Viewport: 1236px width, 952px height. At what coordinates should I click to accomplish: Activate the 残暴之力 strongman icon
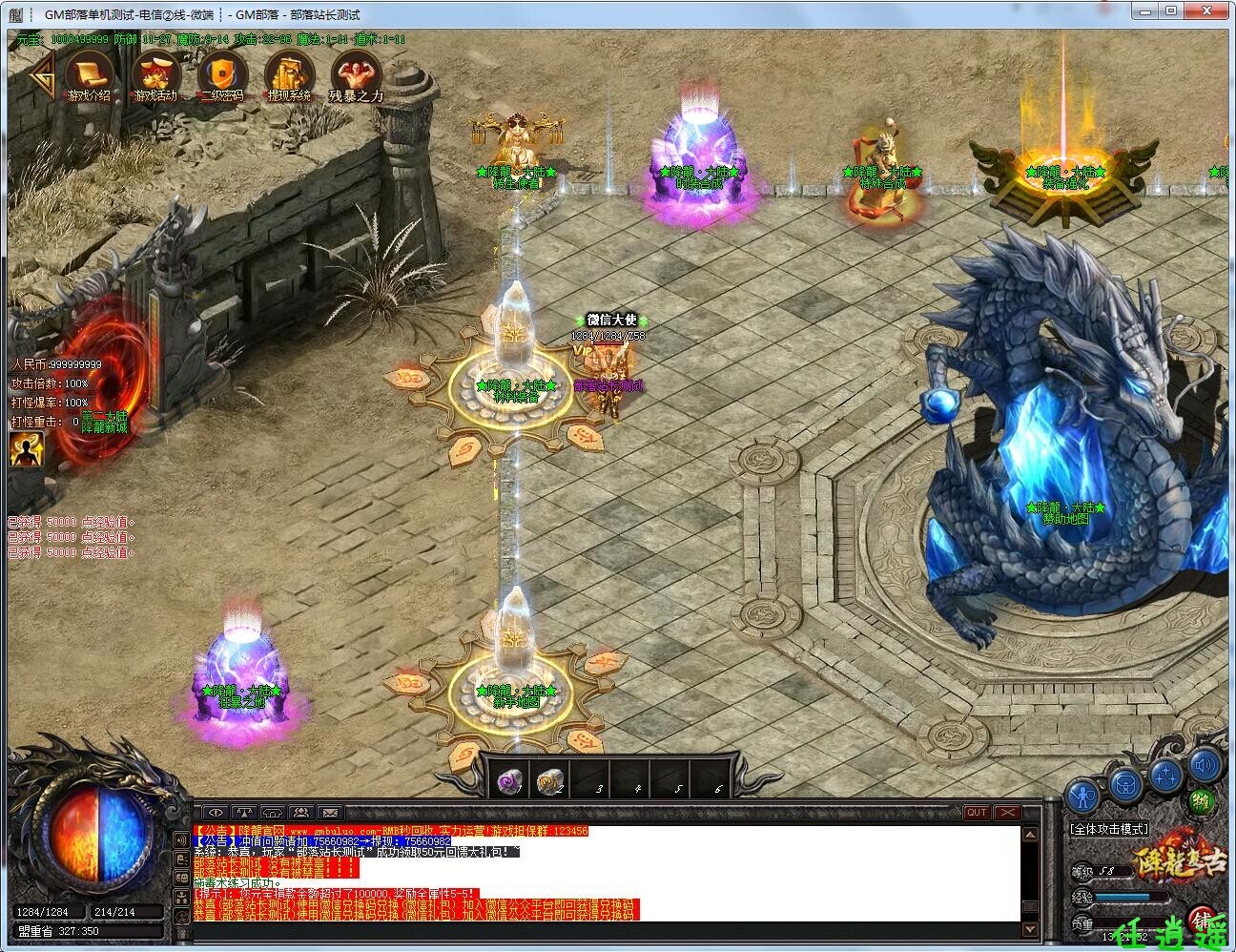(356, 75)
